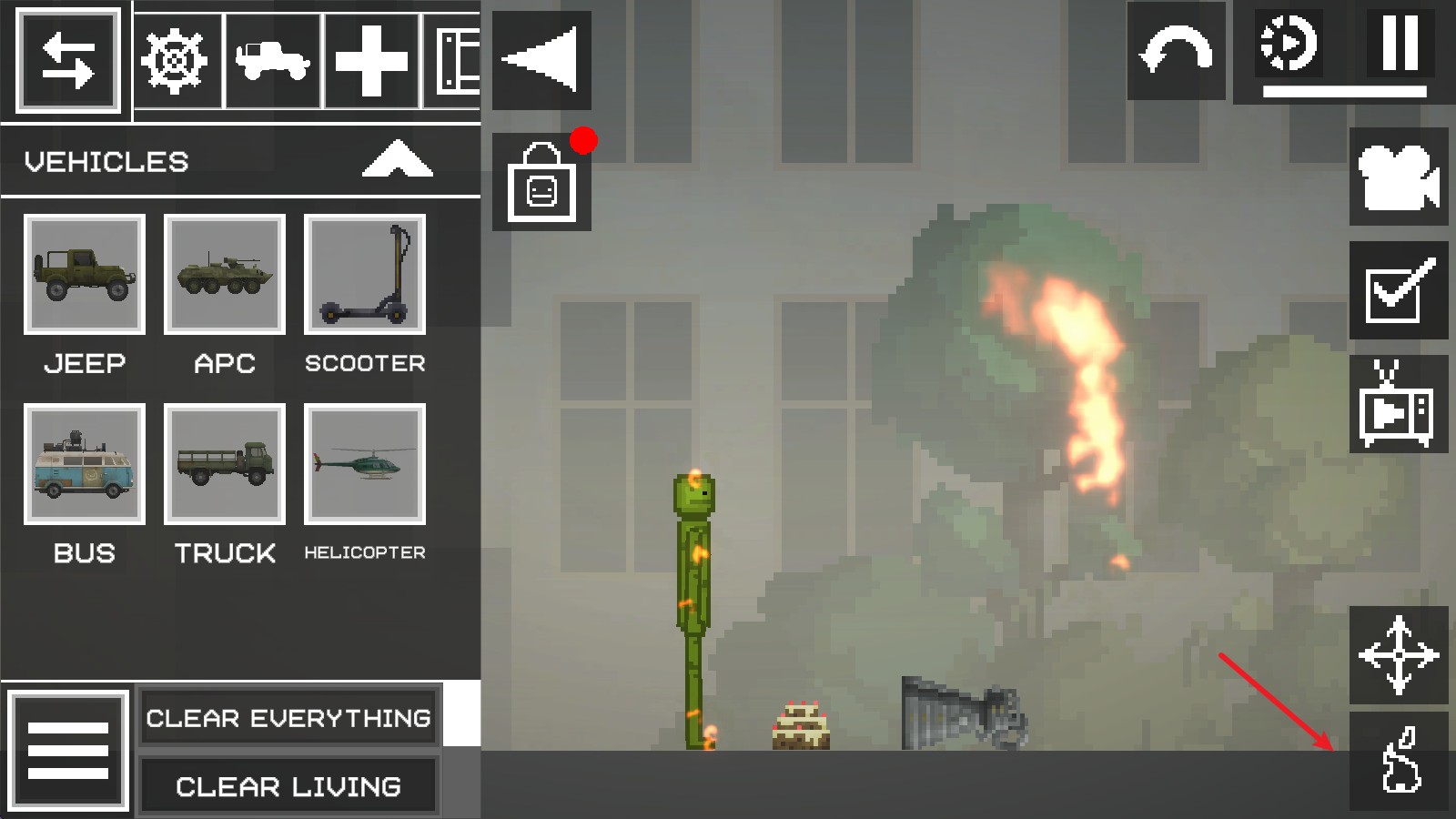
Task: Hide the item panel with the triangle arrow
Action: (541, 60)
